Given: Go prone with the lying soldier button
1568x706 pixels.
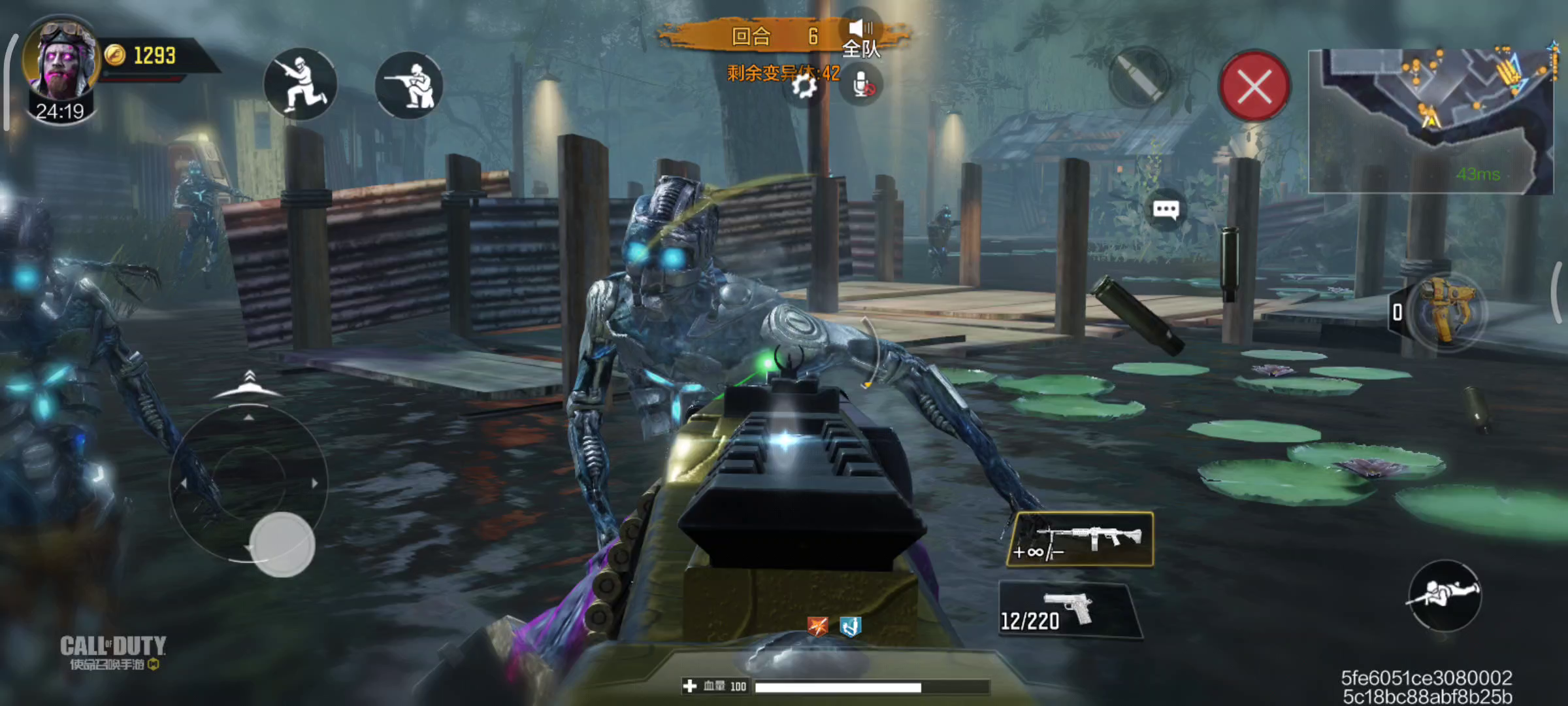Looking at the screenshot, I should (x=1444, y=594).
